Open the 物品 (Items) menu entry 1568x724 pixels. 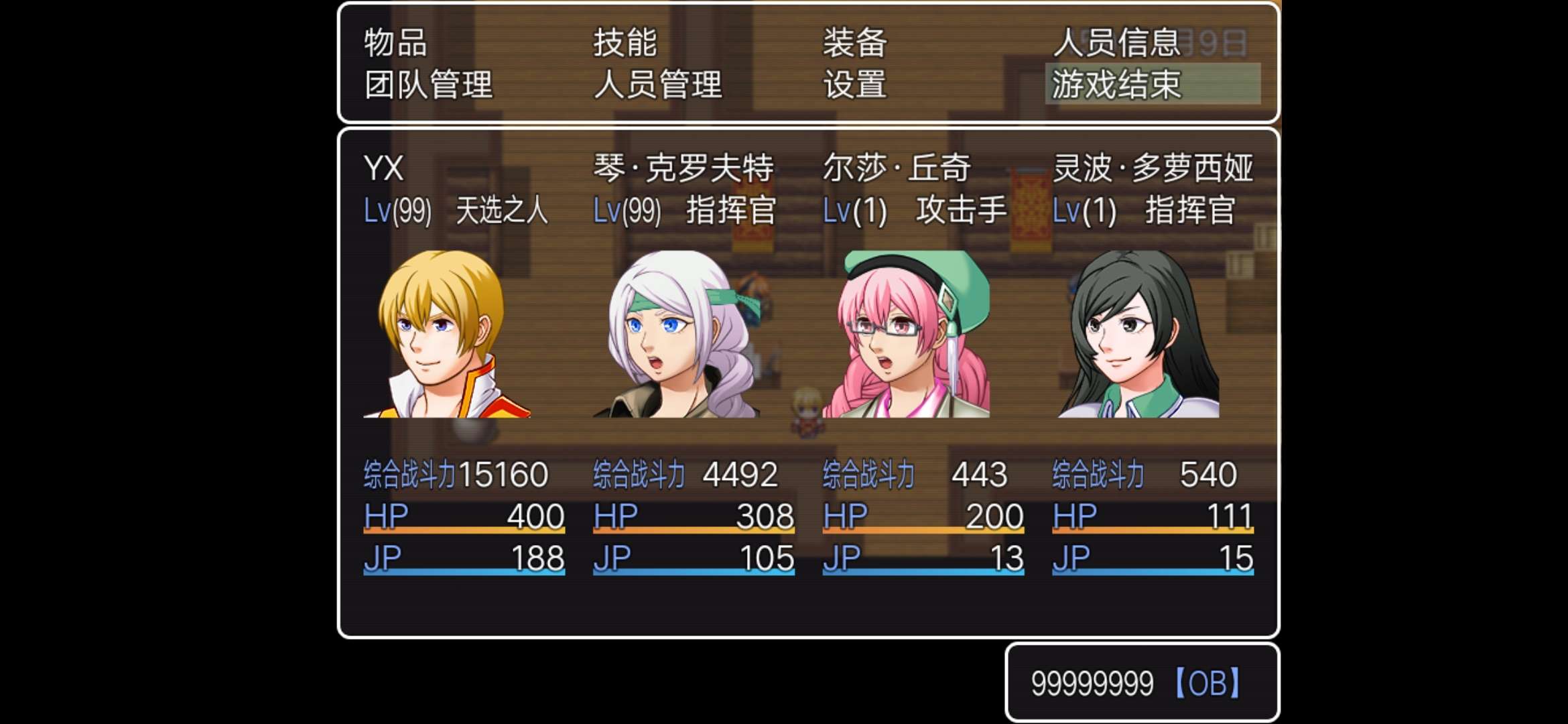click(394, 42)
